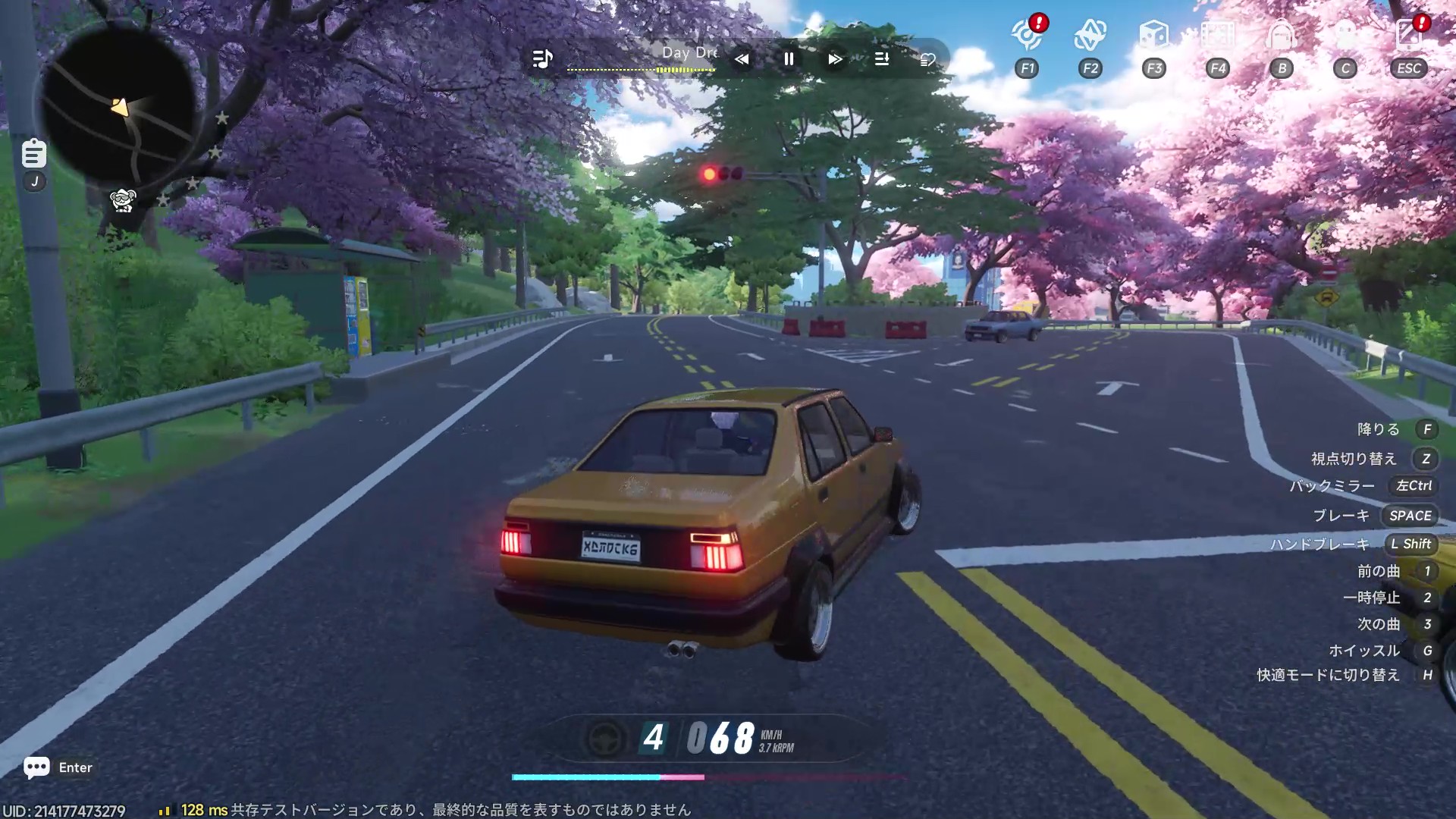Click the steering wheel icon beside the gear number

pos(604,738)
